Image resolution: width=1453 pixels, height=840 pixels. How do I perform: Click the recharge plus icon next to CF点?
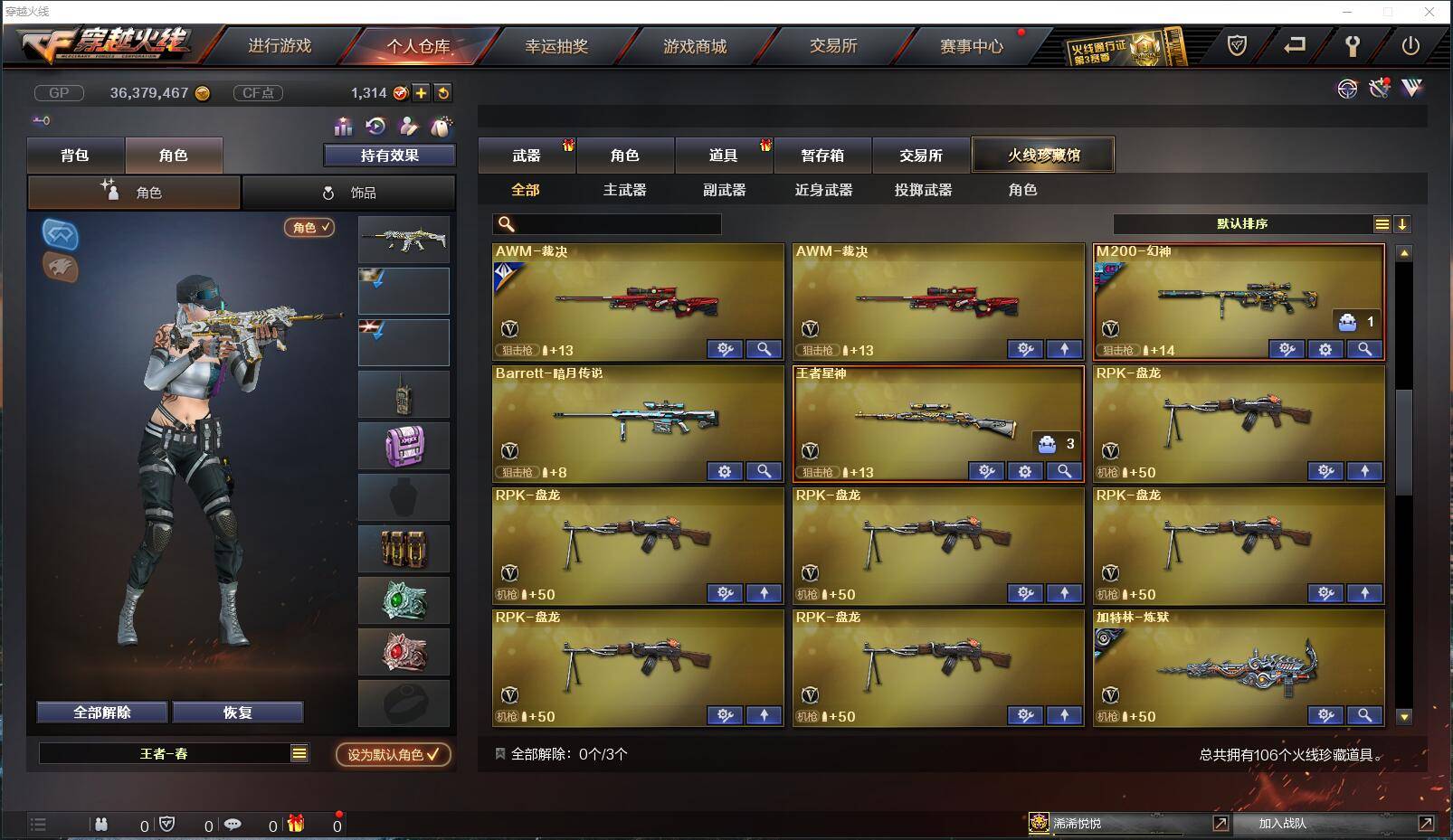click(x=421, y=92)
